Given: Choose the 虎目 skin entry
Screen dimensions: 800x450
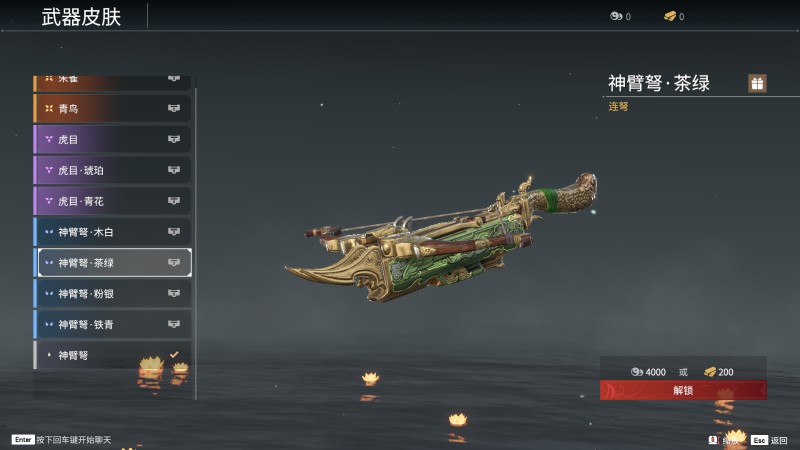Looking at the screenshot, I should (112, 139).
